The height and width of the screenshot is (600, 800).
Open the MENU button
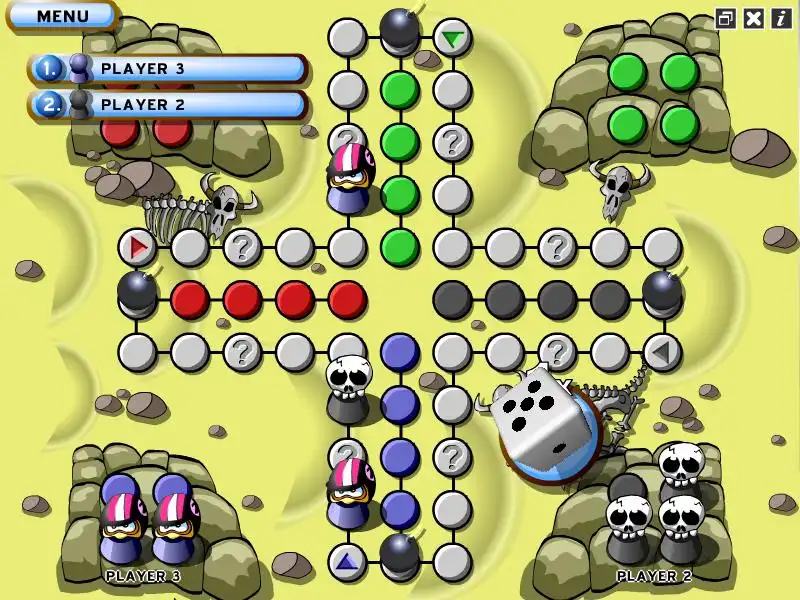point(62,16)
